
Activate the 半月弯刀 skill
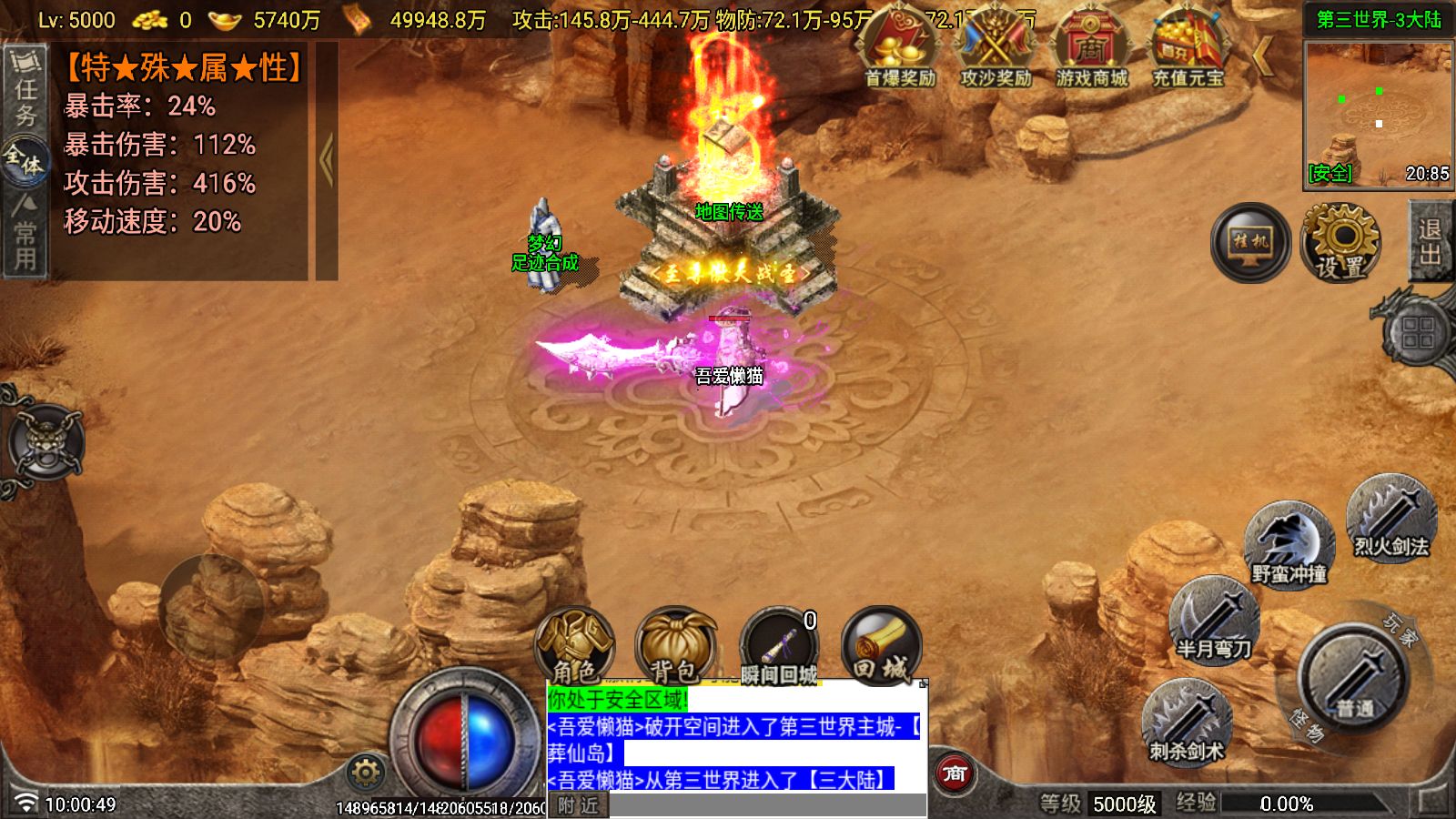click(x=1213, y=622)
